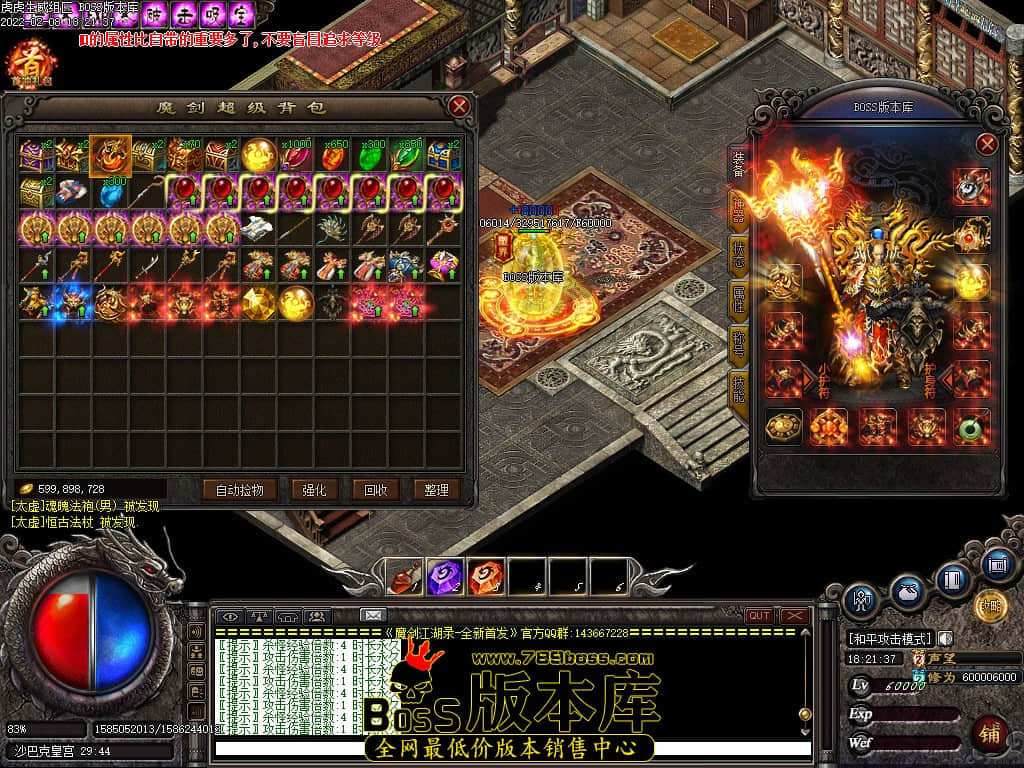Select the green emerald x300 item
This screenshot has height=768, width=1024.
pos(372,156)
